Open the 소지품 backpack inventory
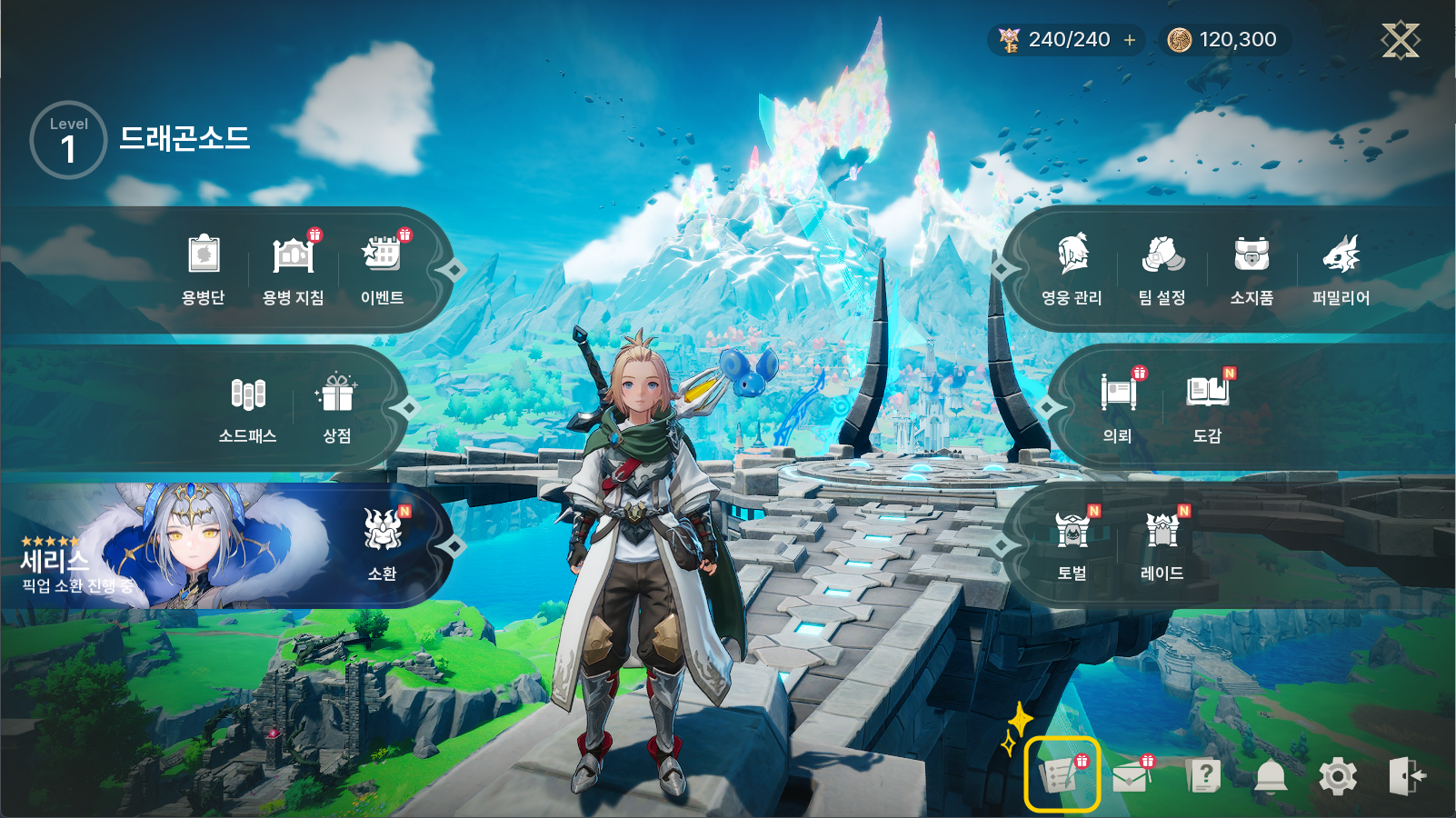This screenshot has width=1456, height=818. (x=1252, y=269)
